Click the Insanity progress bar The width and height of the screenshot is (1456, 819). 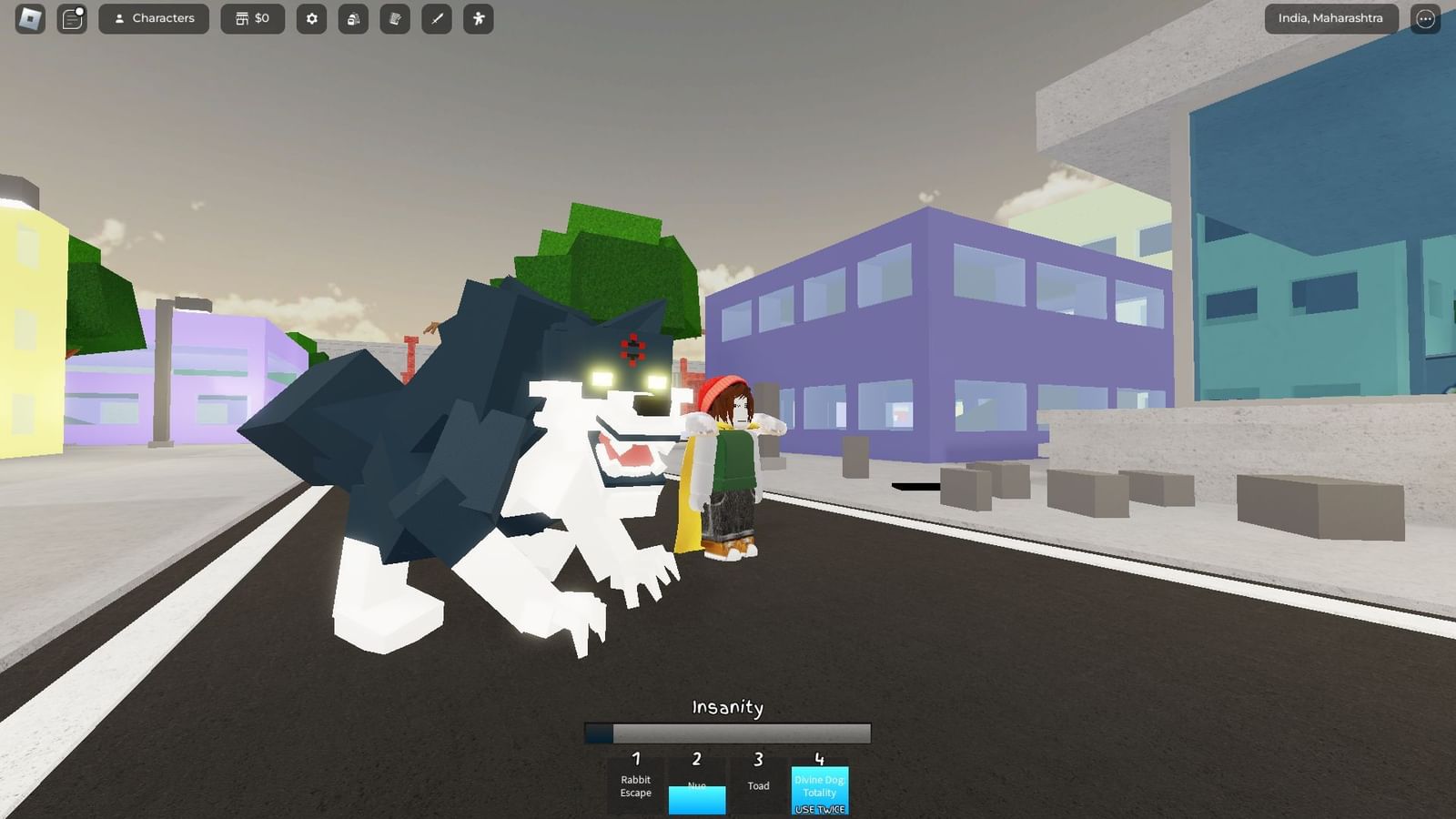click(726, 733)
